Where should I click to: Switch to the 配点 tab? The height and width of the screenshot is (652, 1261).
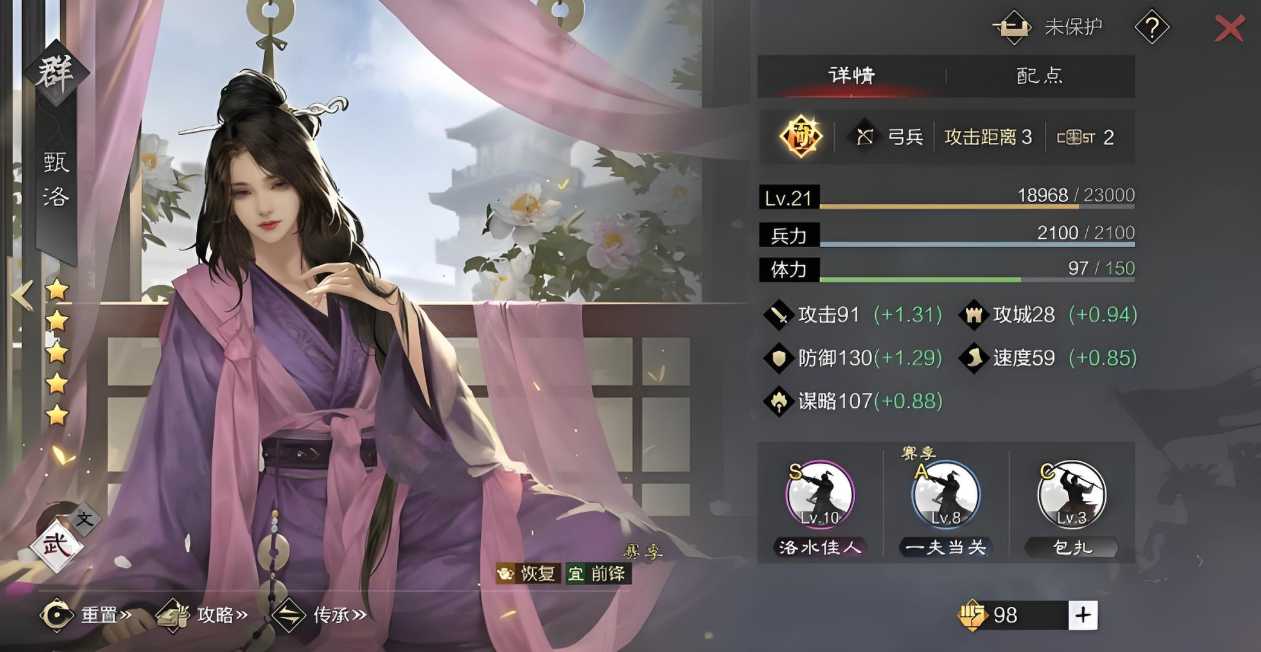pyautogui.click(x=1040, y=76)
